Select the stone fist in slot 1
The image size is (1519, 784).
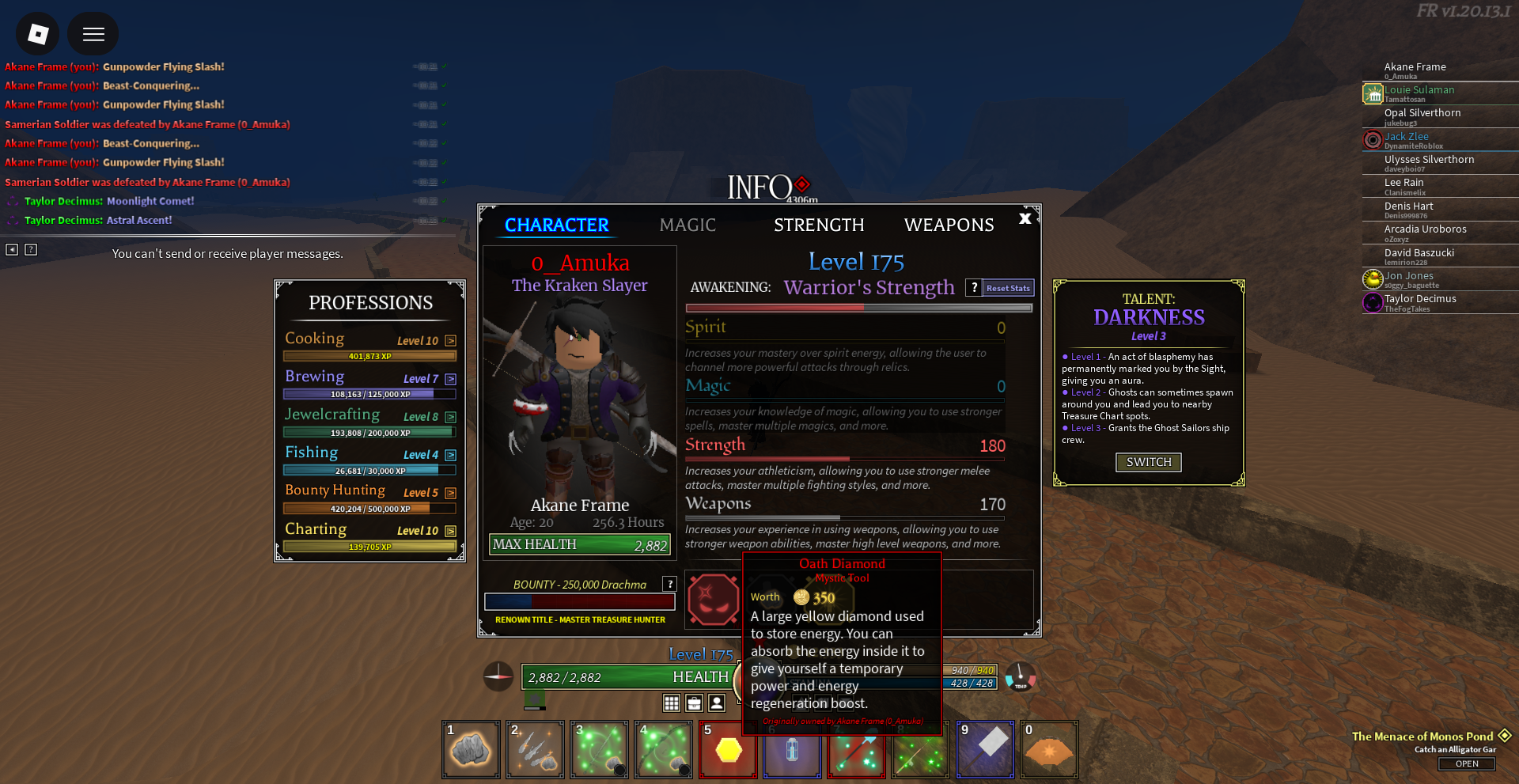pos(471,749)
